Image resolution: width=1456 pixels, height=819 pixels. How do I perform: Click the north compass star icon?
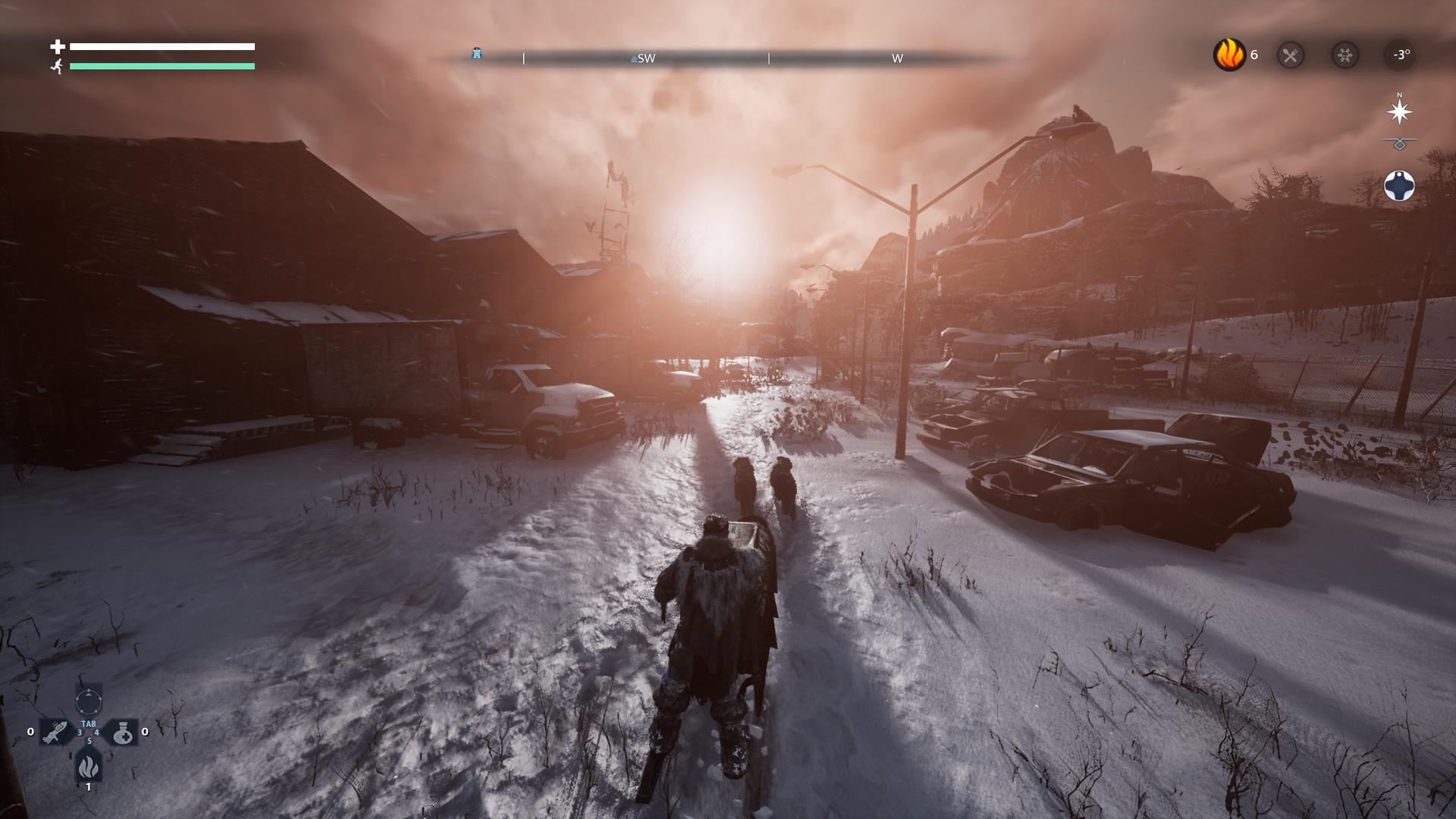tap(1399, 111)
